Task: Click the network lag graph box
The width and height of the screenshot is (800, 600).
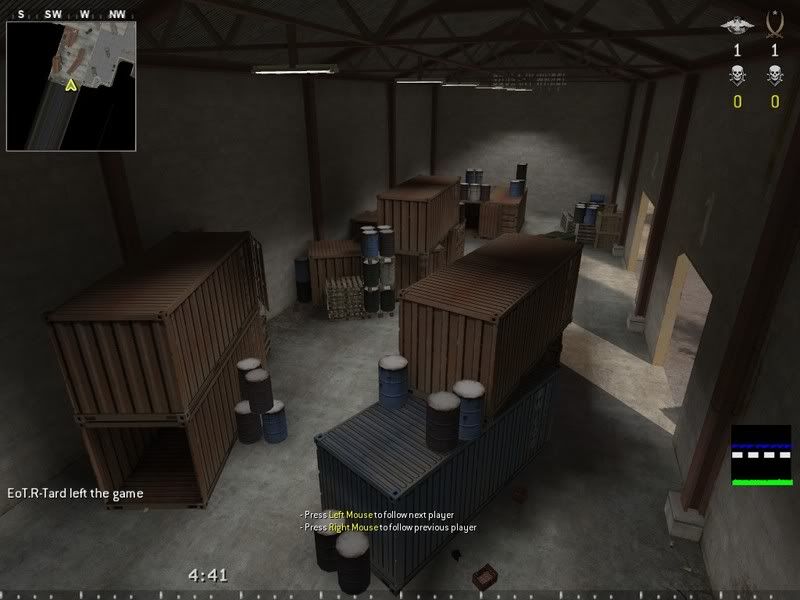Action: 761,455
